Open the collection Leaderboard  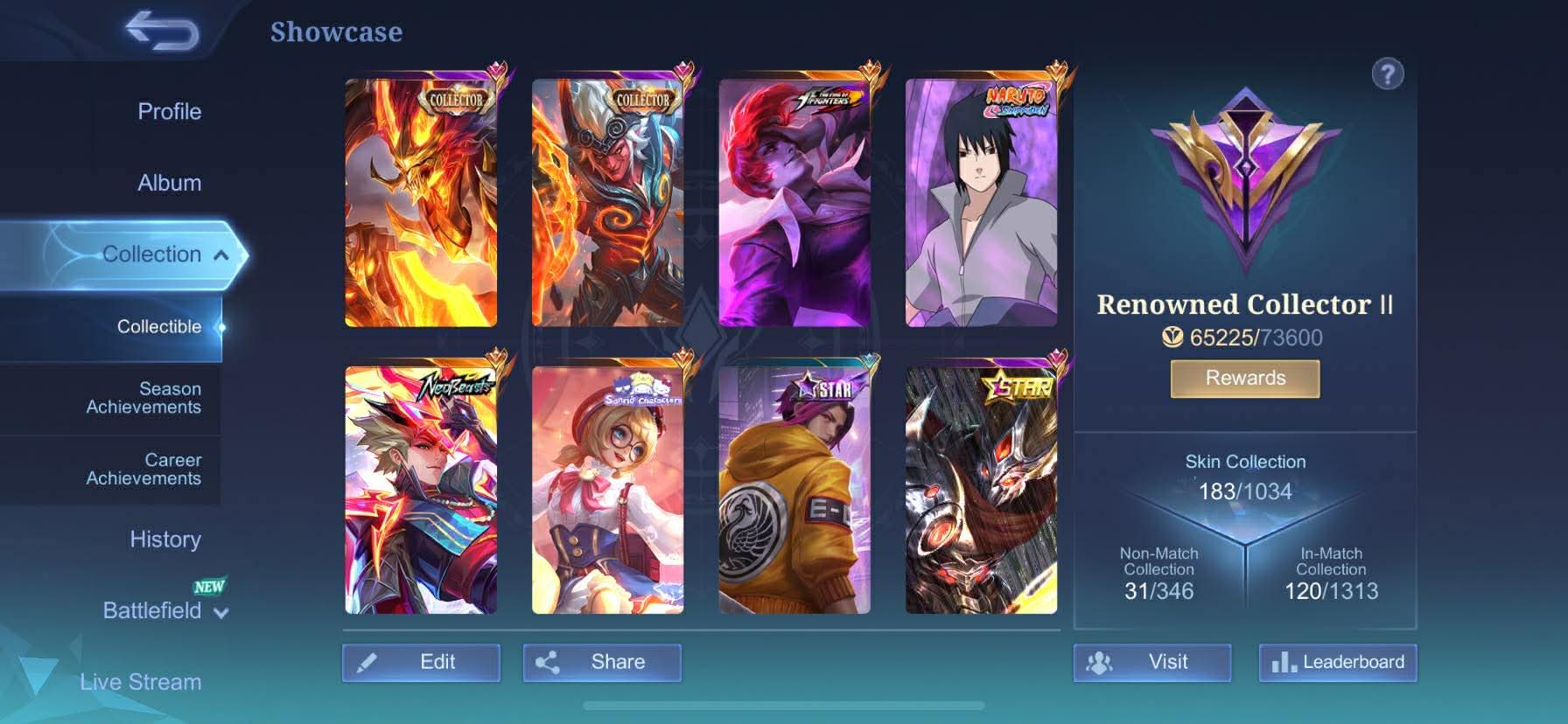pos(1337,663)
